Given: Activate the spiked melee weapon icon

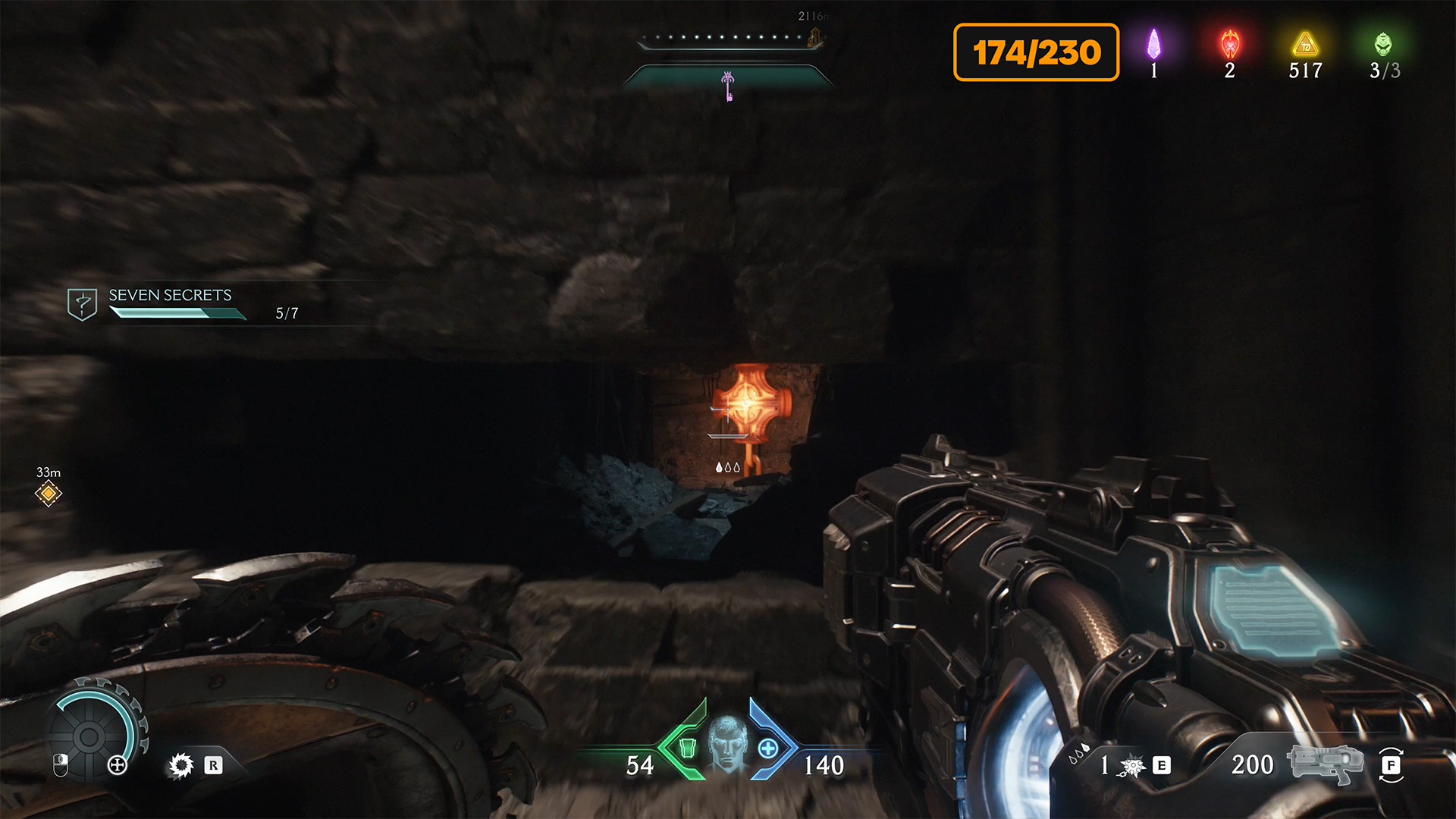Looking at the screenshot, I should pyautogui.click(x=1131, y=767).
